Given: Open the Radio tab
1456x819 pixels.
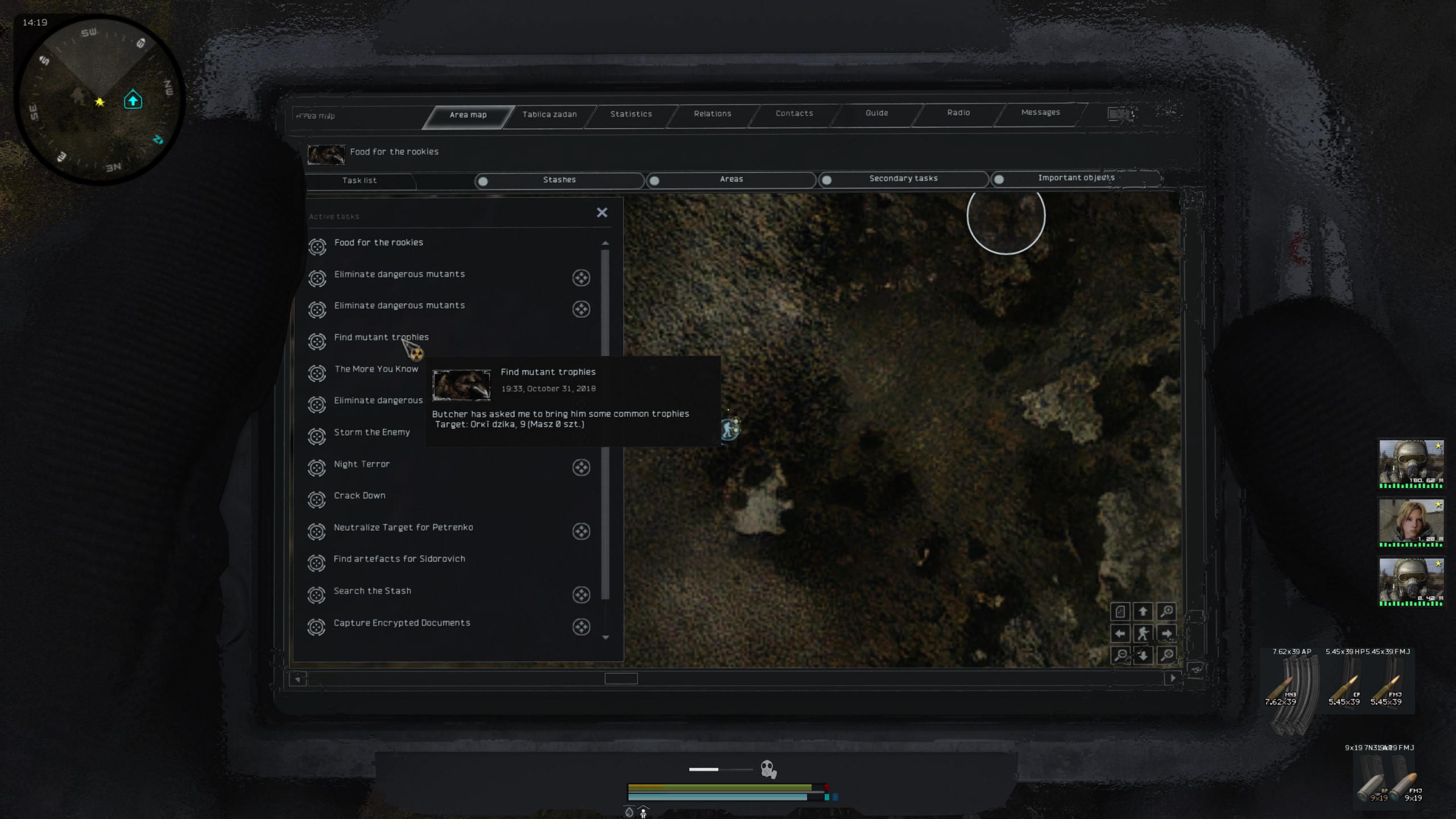Looking at the screenshot, I should pos(958,113).
